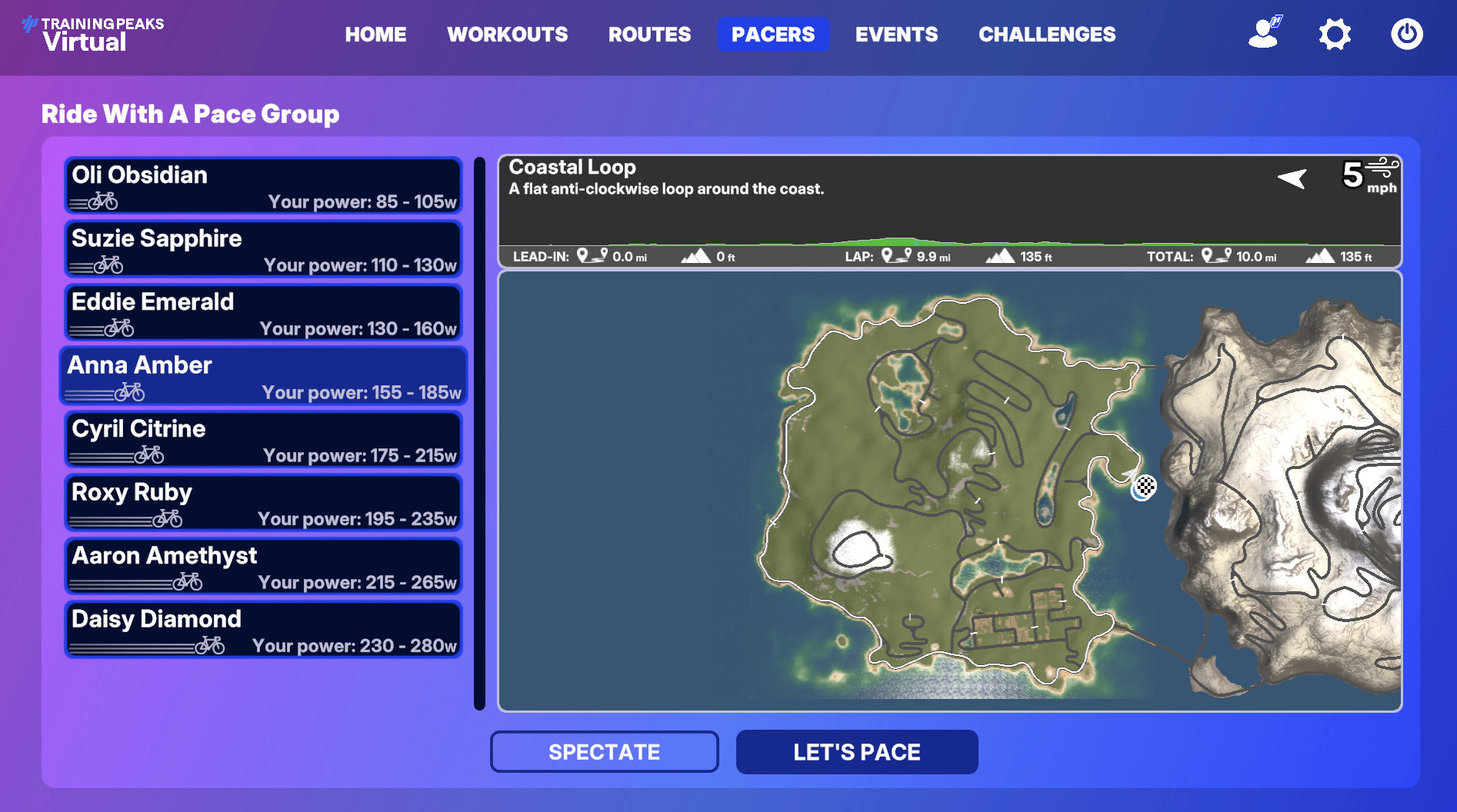Click the power sign-out icon
1457x812 pixels.
tap(1406, 34)
